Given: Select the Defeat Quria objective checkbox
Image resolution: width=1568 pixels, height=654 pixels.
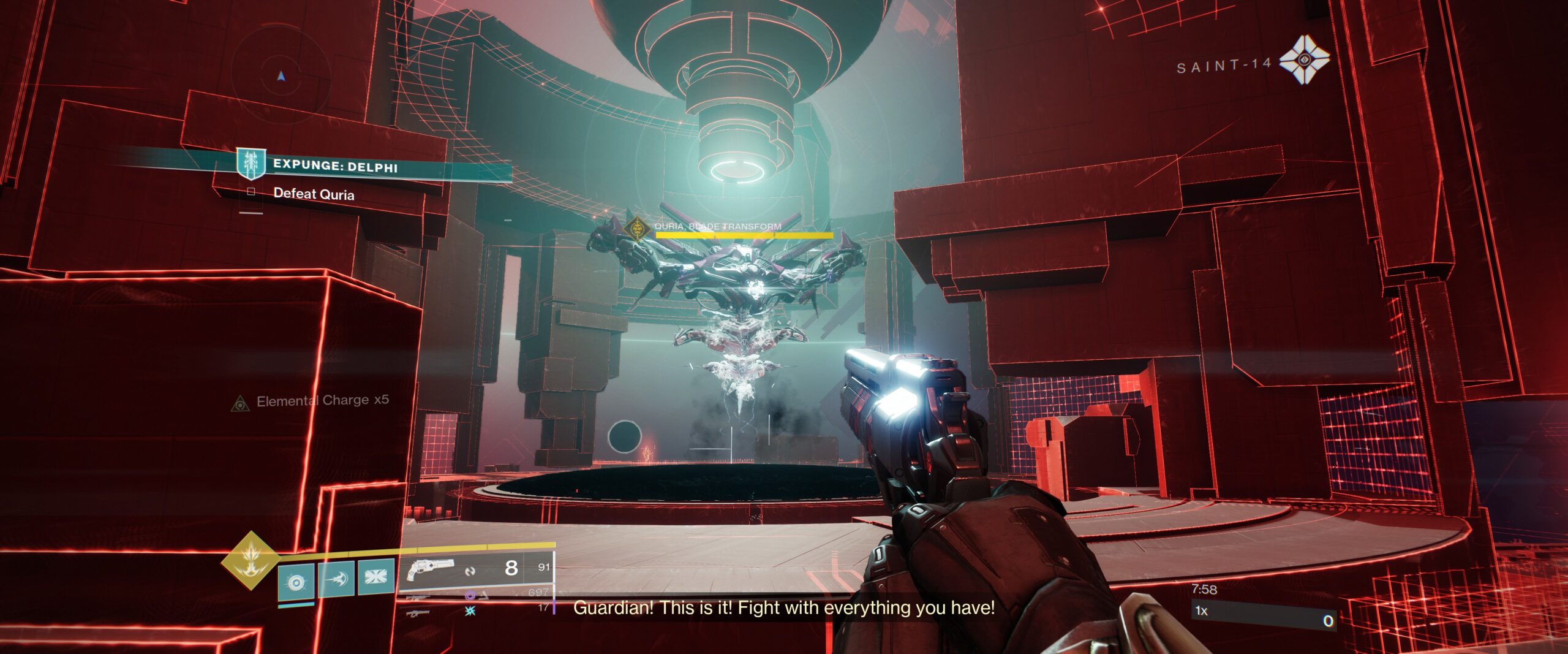Looking at the screenshot, I should point(251,192).
